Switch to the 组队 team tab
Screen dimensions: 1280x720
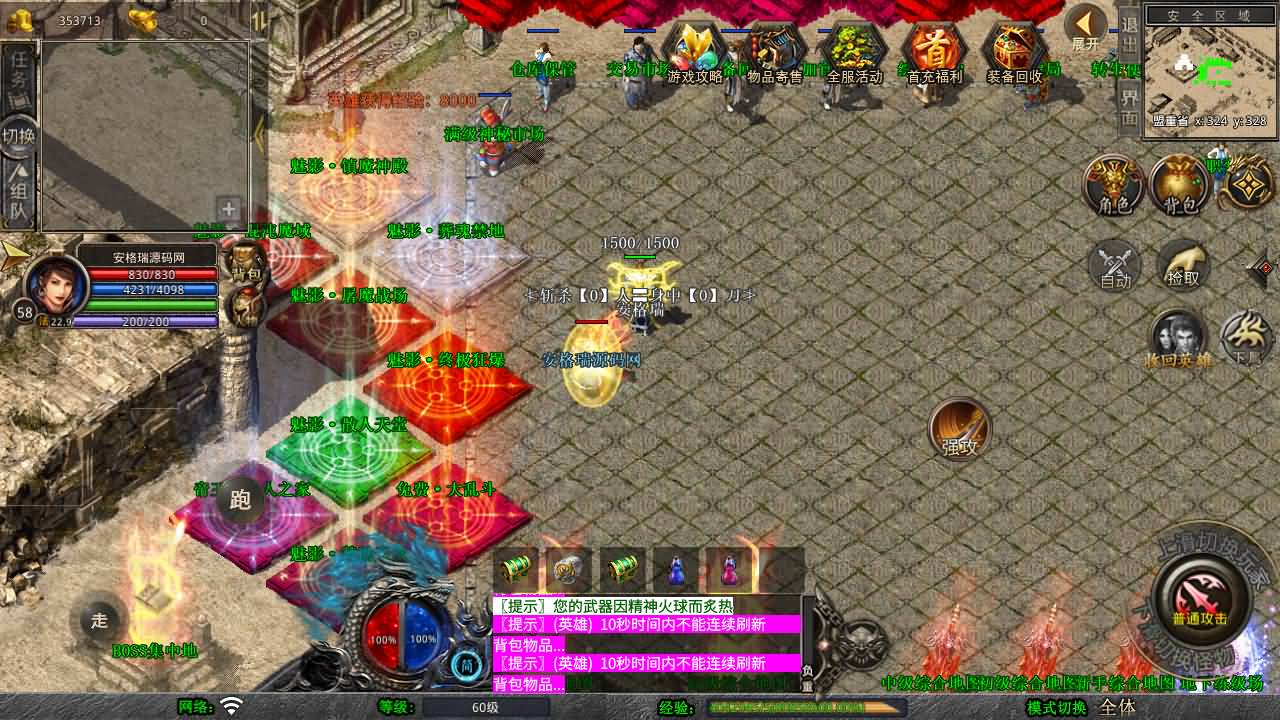click(19, 195)
